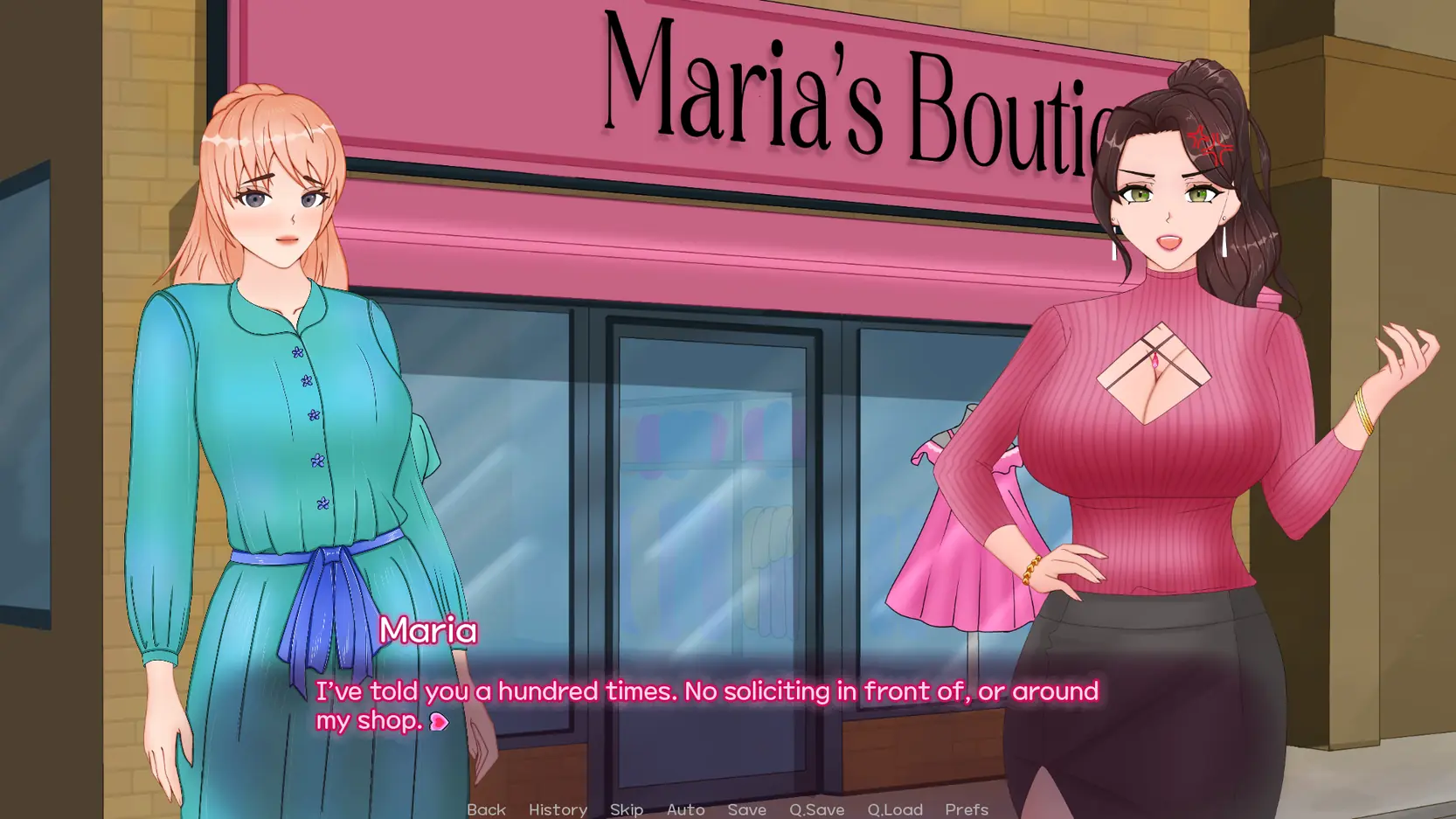Click Q.Load to quick load
1456x819 pixels.
pyautogui.click(x=895, y=809)
